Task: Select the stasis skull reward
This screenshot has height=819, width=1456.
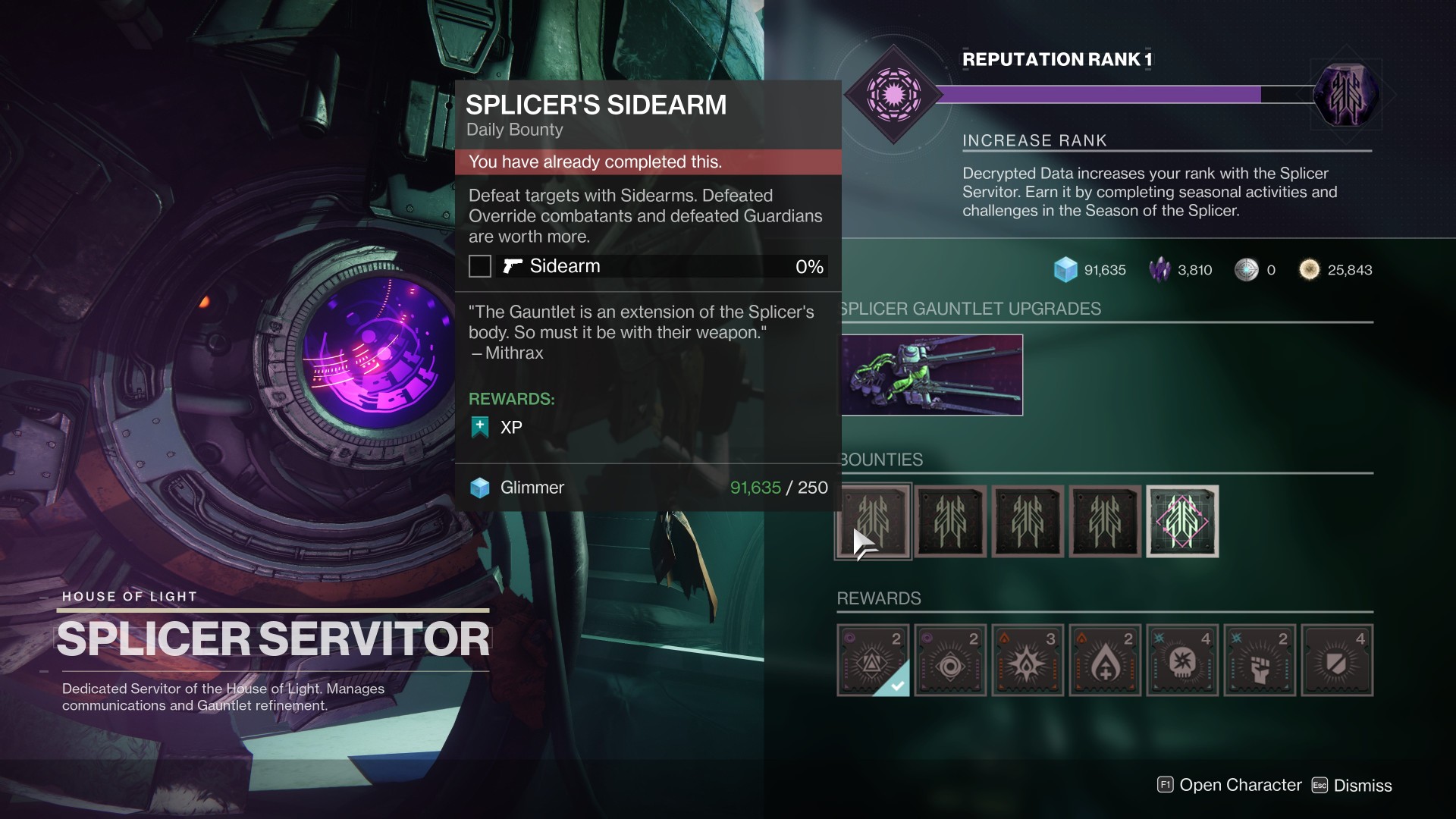Action: (x=1182, y=661)
